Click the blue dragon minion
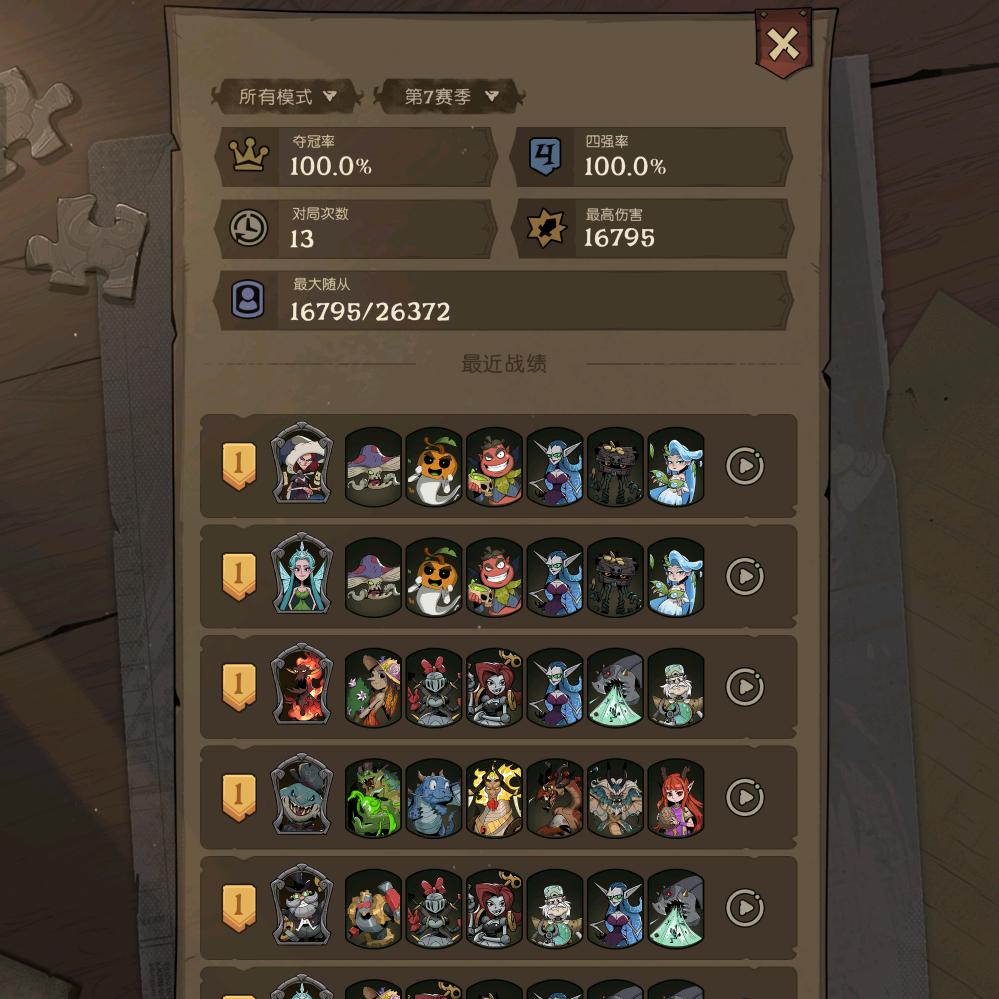This screenshot has height=999, width=999. coord(434,797)
